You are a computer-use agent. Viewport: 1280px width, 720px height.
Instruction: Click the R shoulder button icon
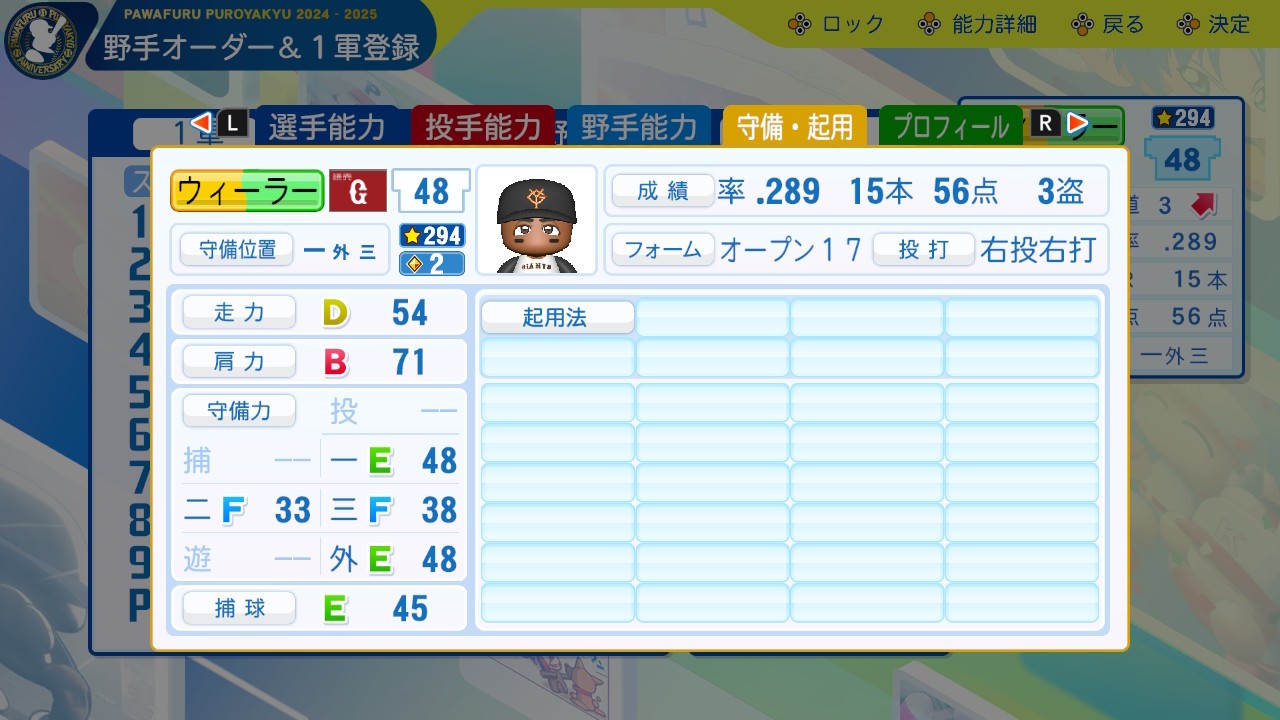1046,124
